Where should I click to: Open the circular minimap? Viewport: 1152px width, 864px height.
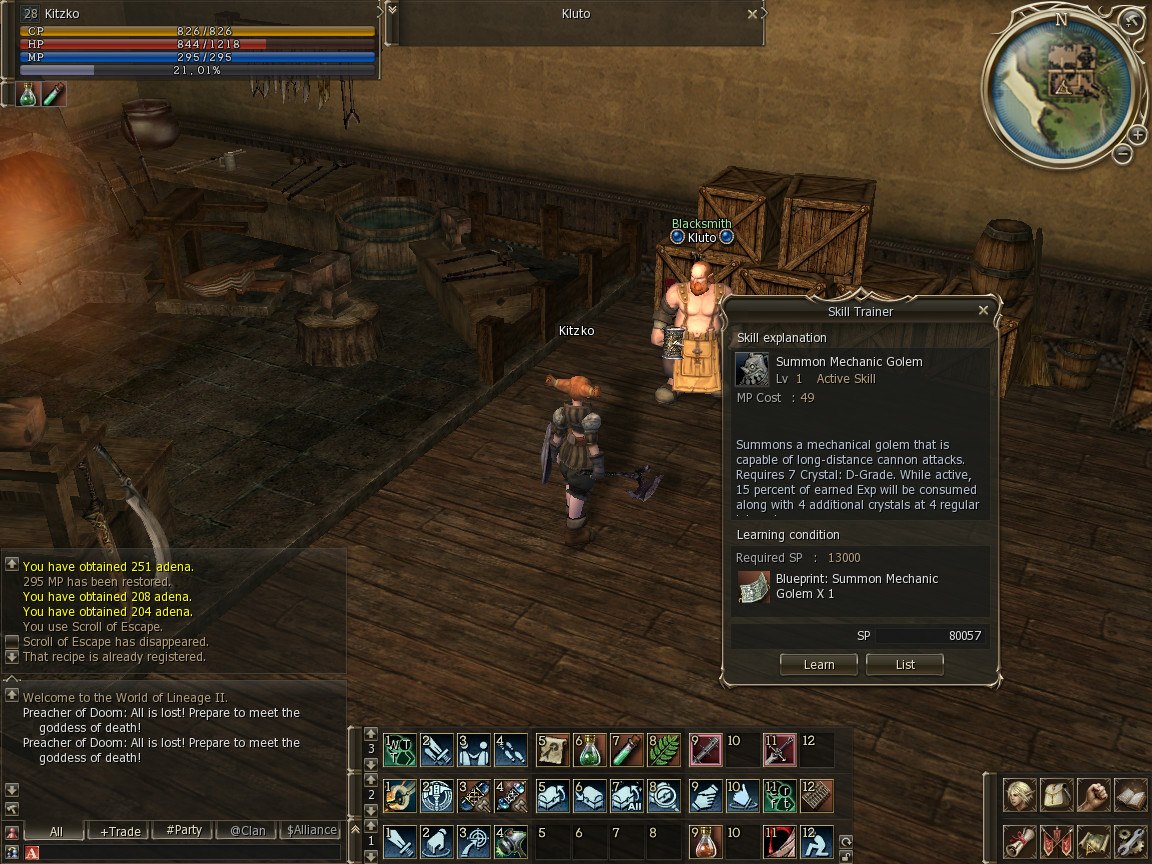coord(1061,83)
